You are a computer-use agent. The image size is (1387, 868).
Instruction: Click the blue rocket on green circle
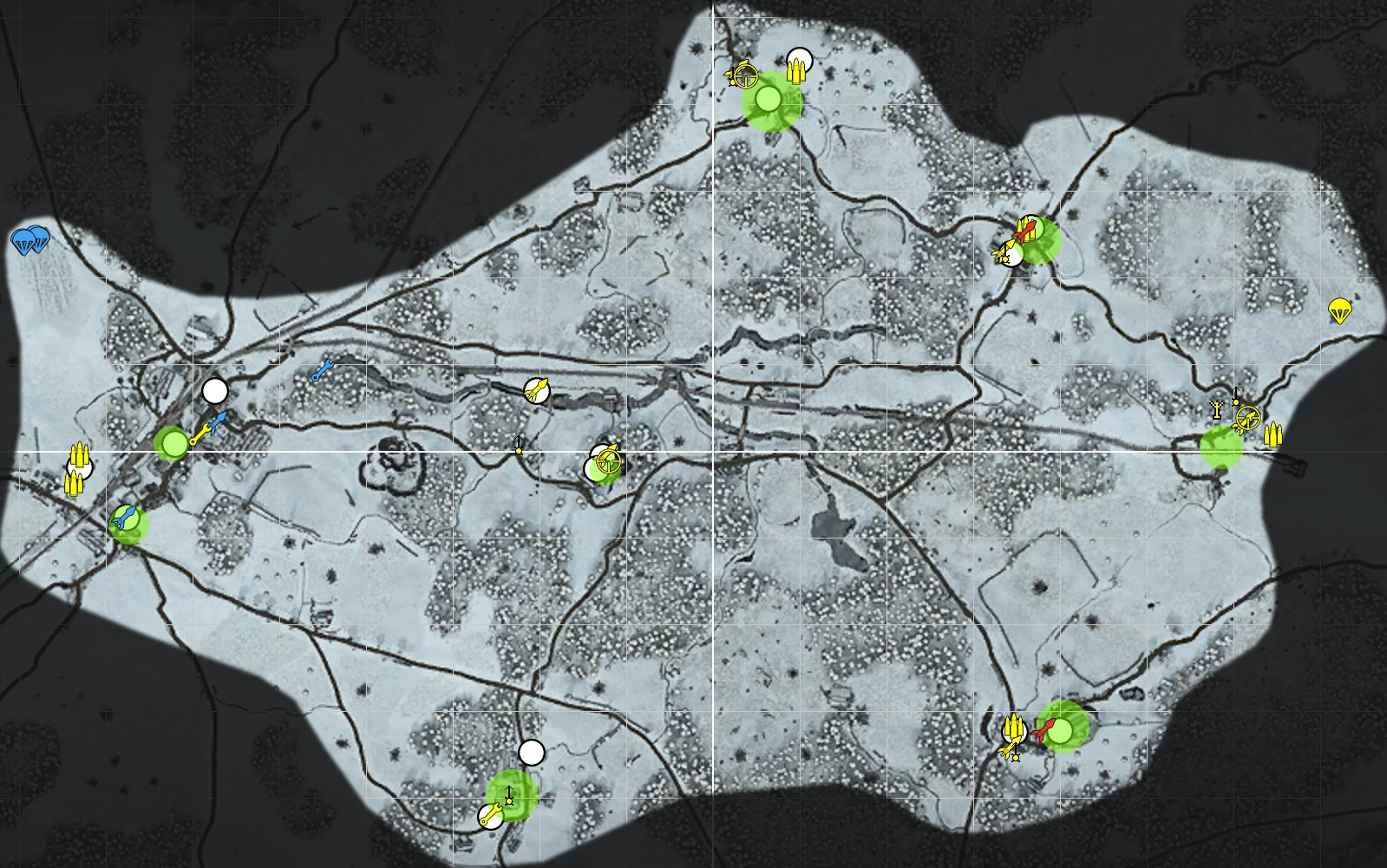click(x=127, y=519)
